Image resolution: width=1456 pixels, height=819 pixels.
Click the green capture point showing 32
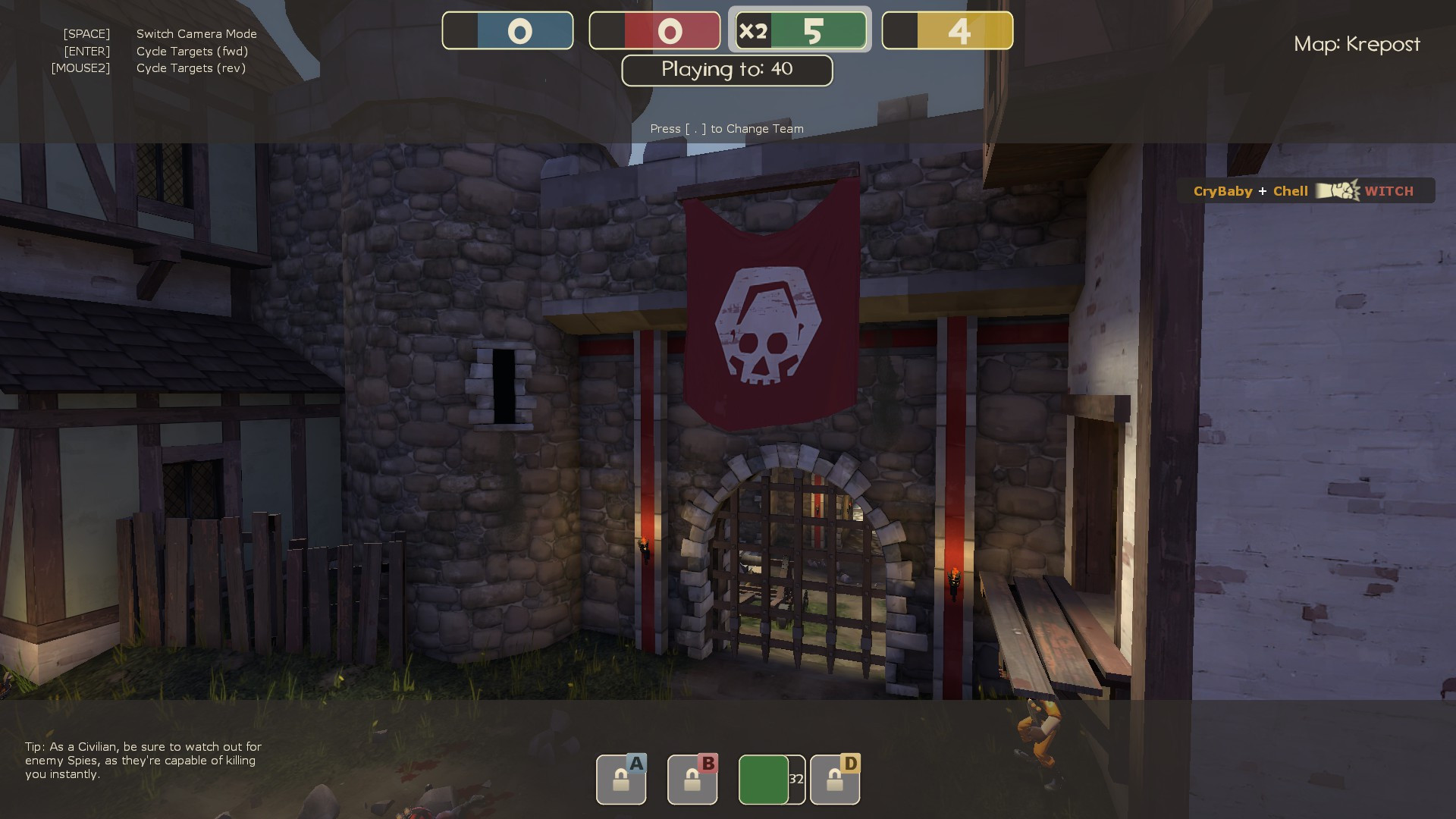766,779
